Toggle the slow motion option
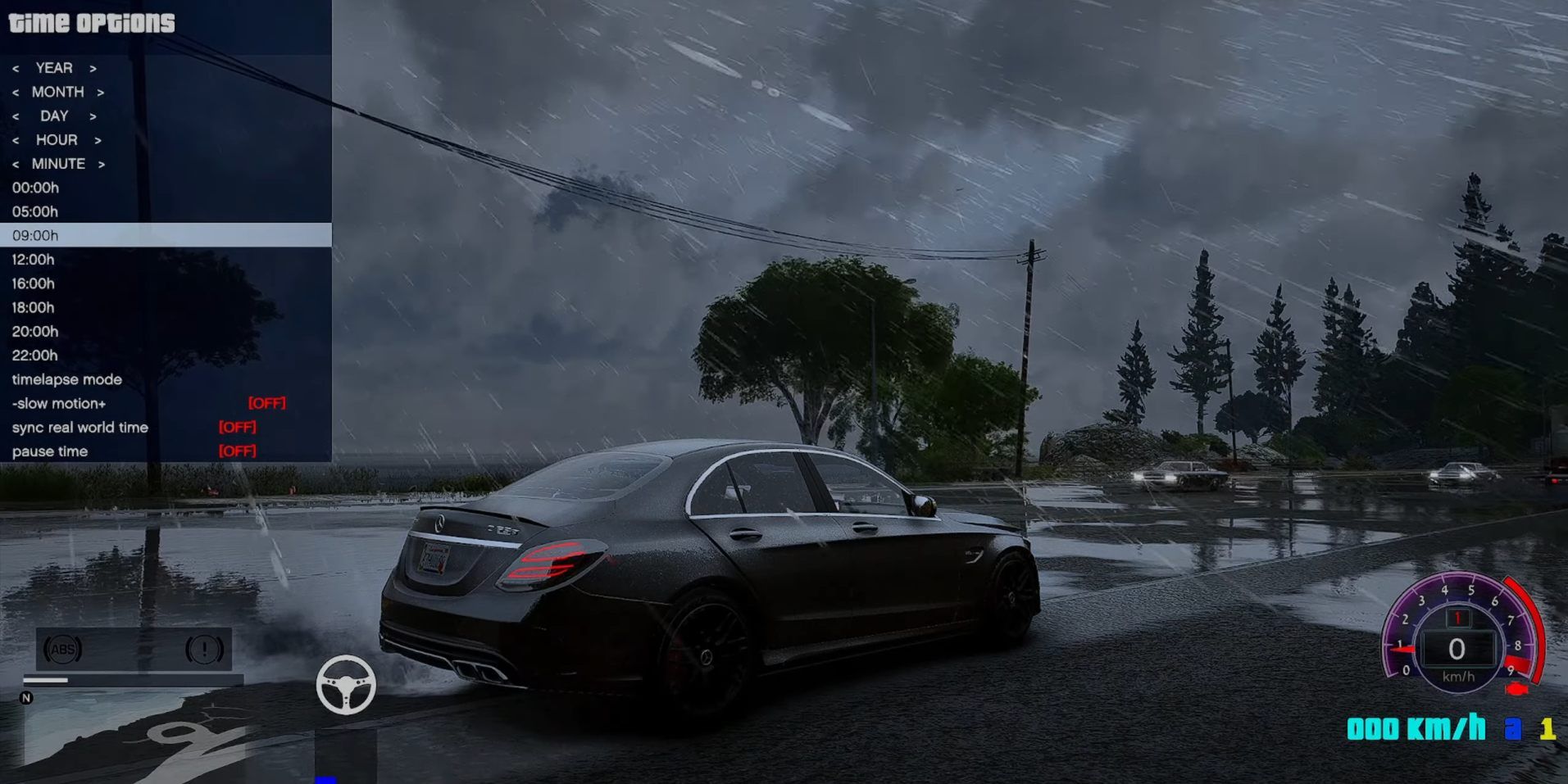 (59, 403)
